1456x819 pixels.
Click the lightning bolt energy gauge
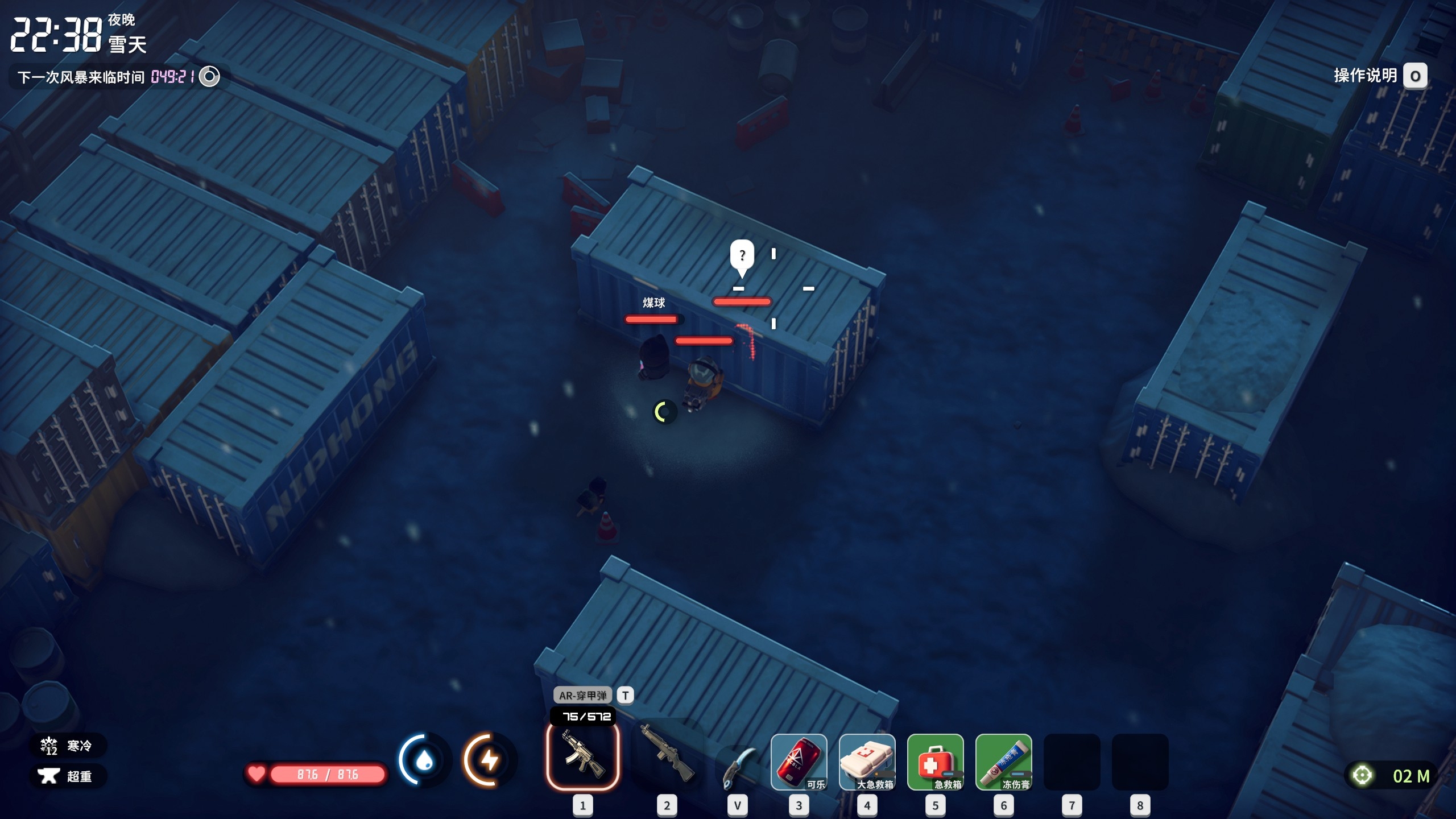click(489, 760)
